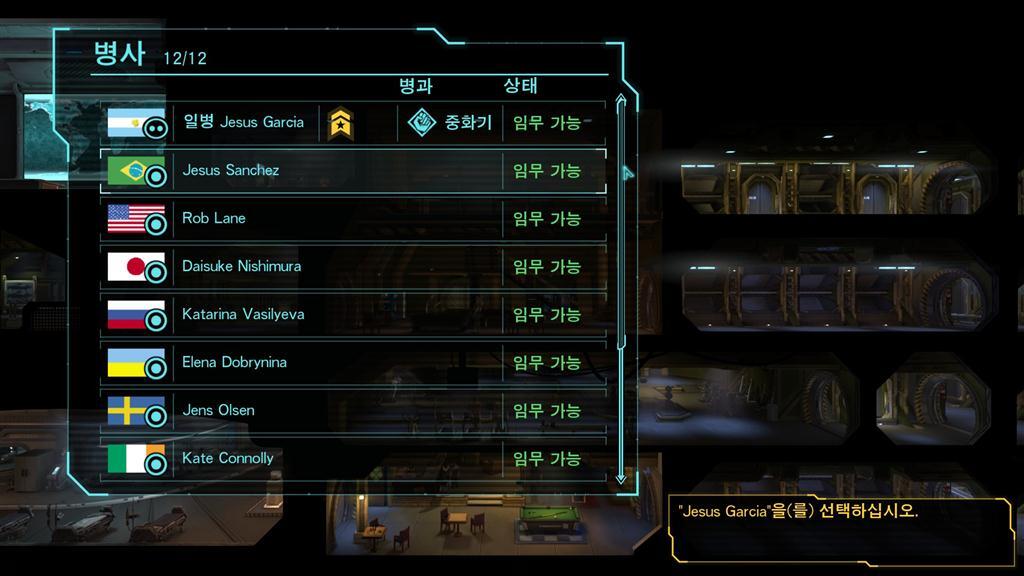Screen dimensions: 1024x576
Task: Click the scroll-down arrow of the soldier list
Action: [x=620, y=478]
